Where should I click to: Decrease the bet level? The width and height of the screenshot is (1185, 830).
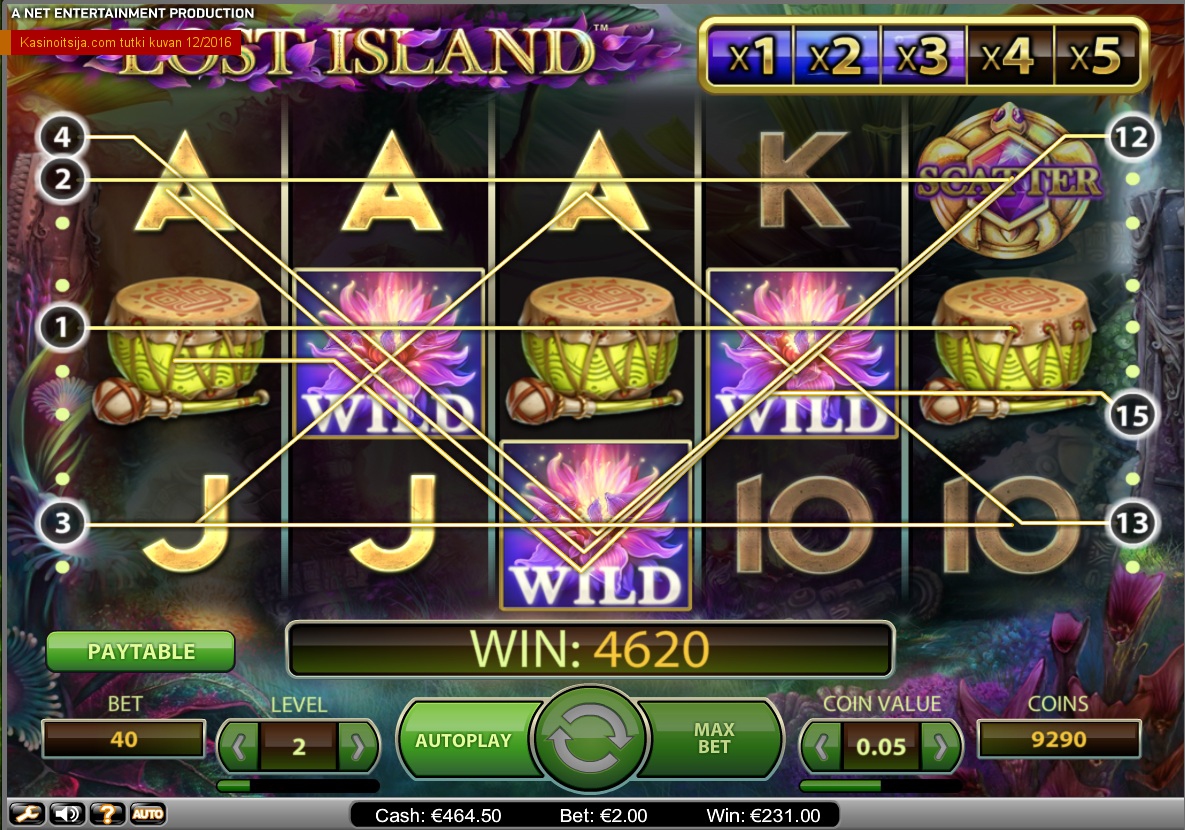pyautogui.click(x=239, y=746)
